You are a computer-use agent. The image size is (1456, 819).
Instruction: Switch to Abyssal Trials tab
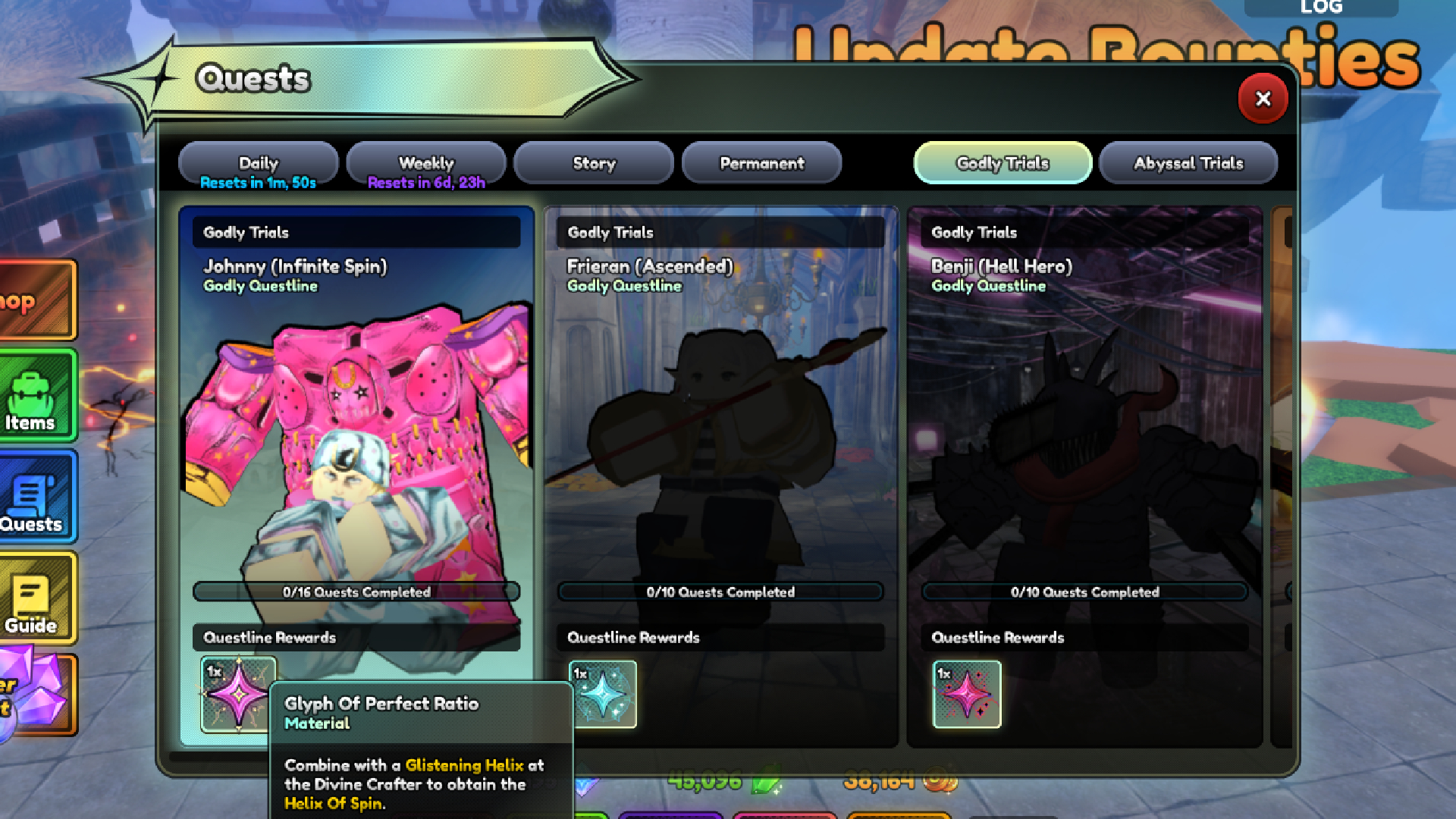(1188, 163)
